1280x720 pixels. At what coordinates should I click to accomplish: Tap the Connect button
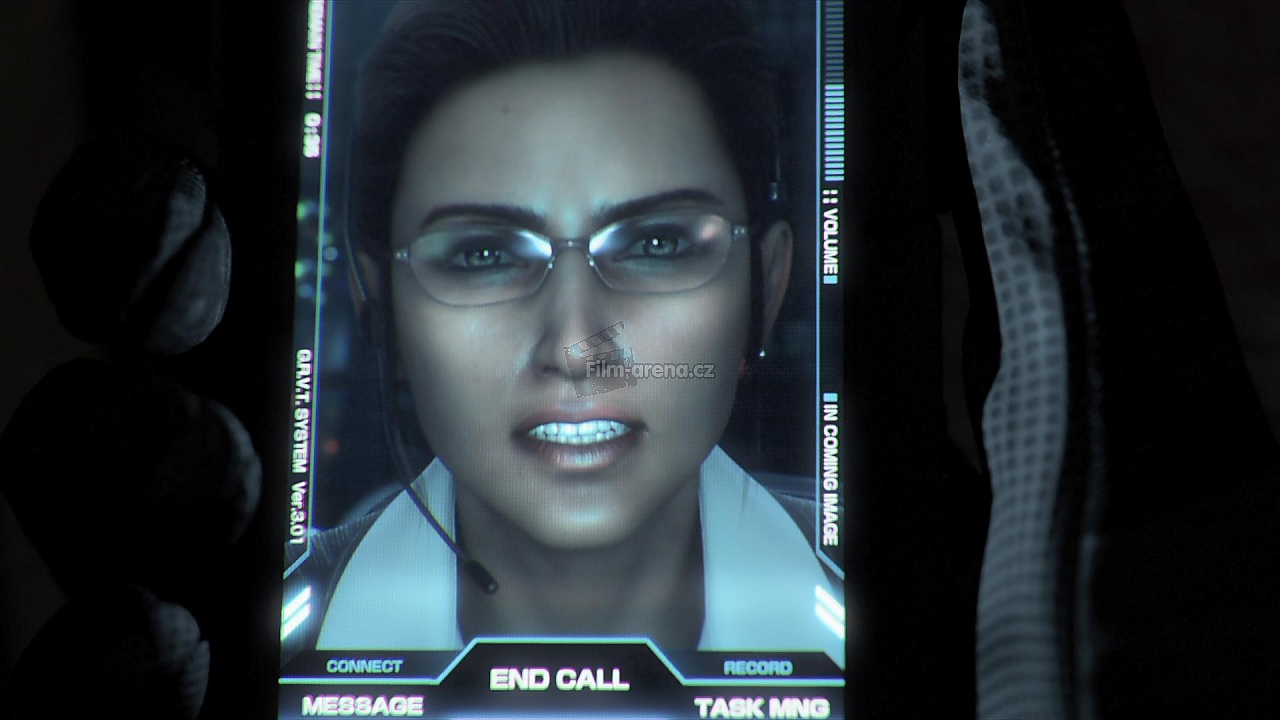coord(364,666)
